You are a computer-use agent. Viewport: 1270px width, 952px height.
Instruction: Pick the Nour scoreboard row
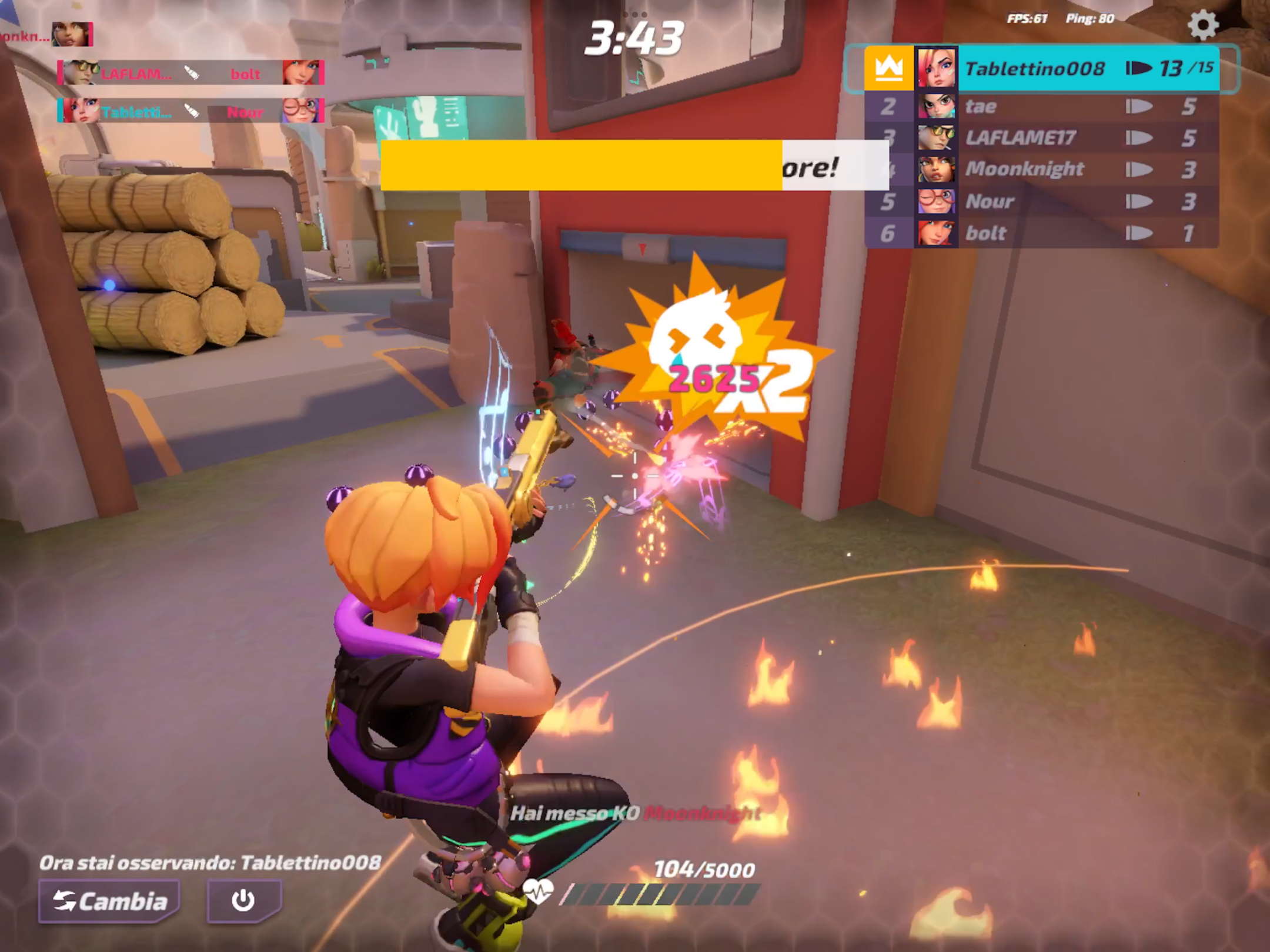tap(1041, 202)
